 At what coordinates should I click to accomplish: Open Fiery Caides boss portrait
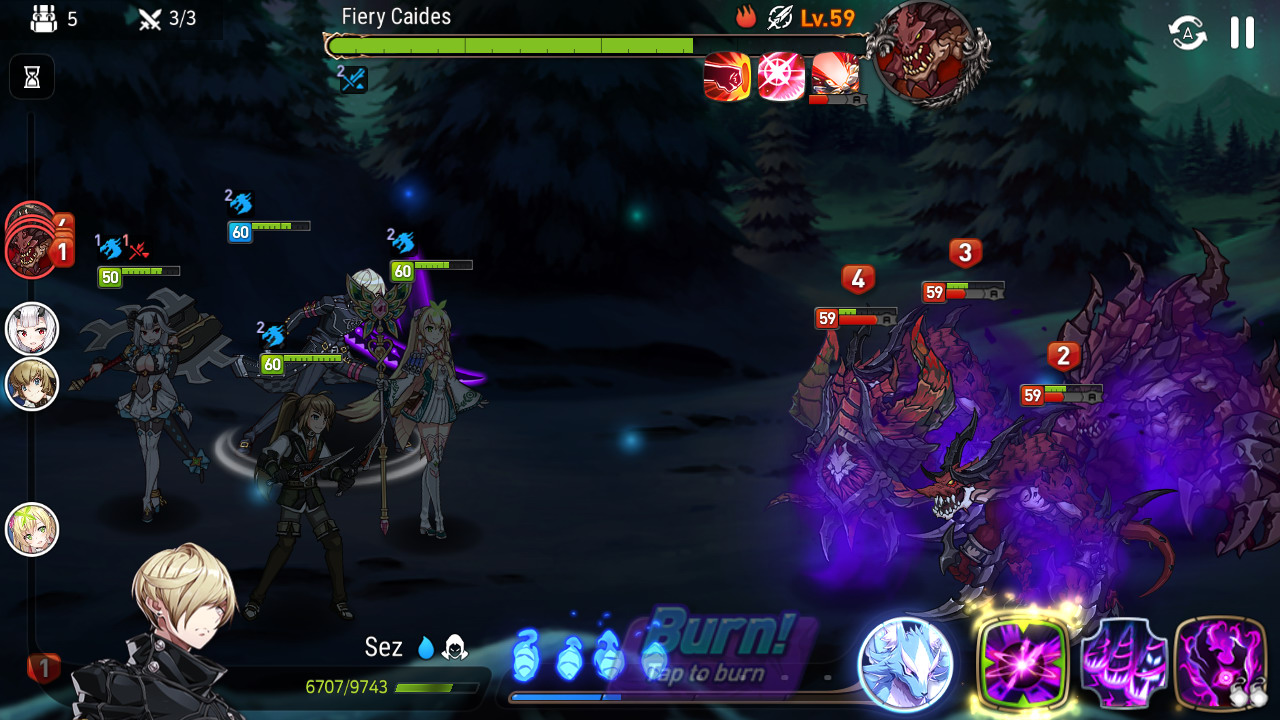click(927, 52)
